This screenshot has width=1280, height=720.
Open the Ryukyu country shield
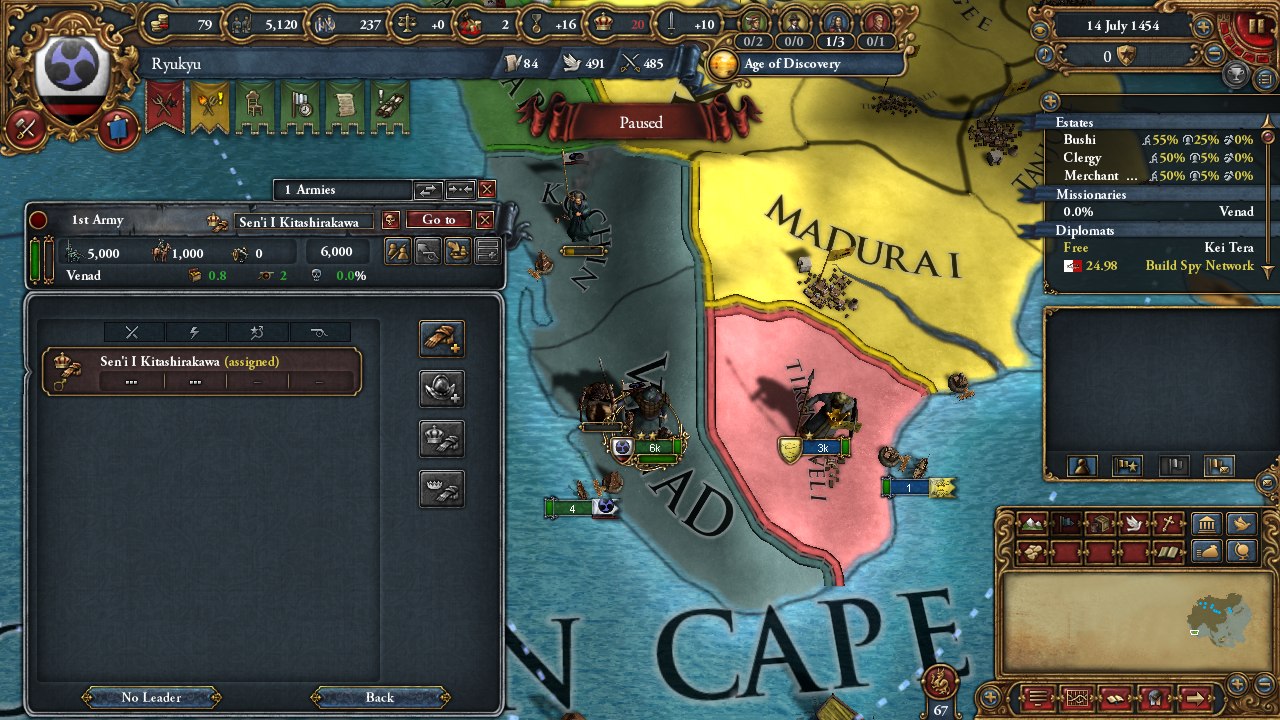pyautogui.click(x=72, y=80)
